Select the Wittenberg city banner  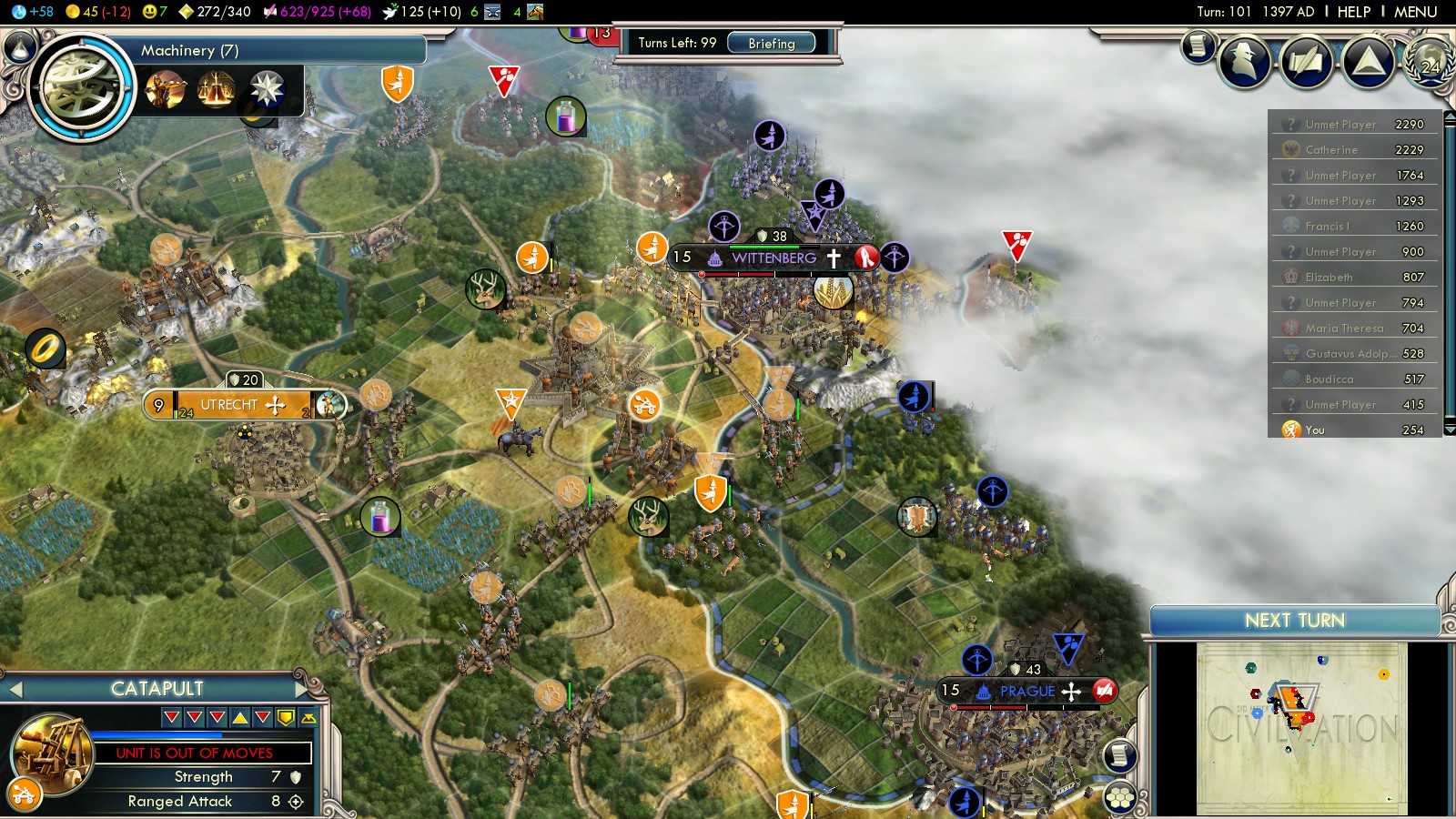point(773,258)
